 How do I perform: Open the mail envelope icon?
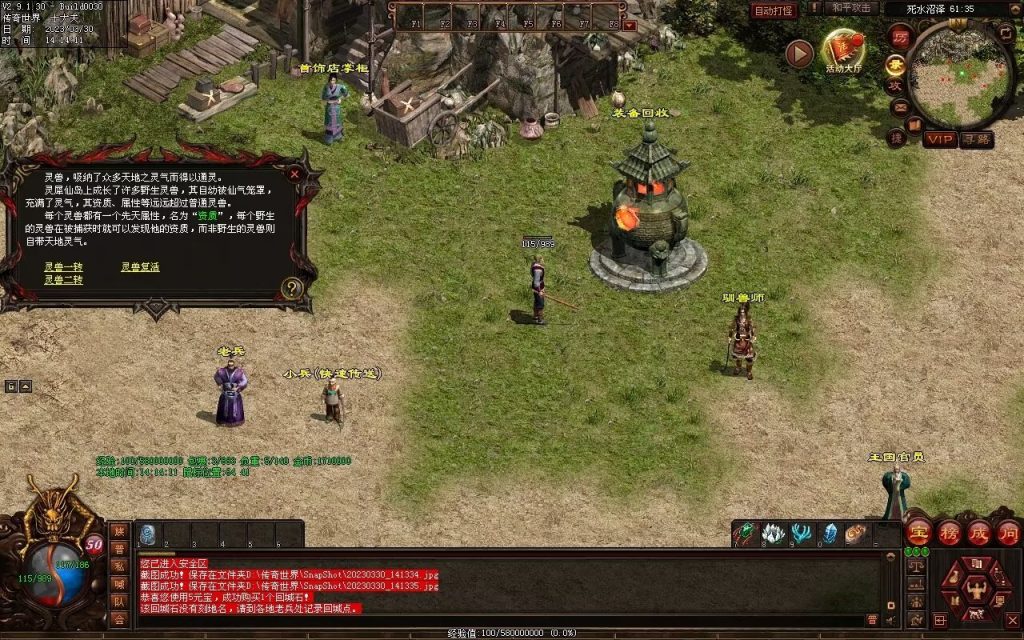[899, 107]
